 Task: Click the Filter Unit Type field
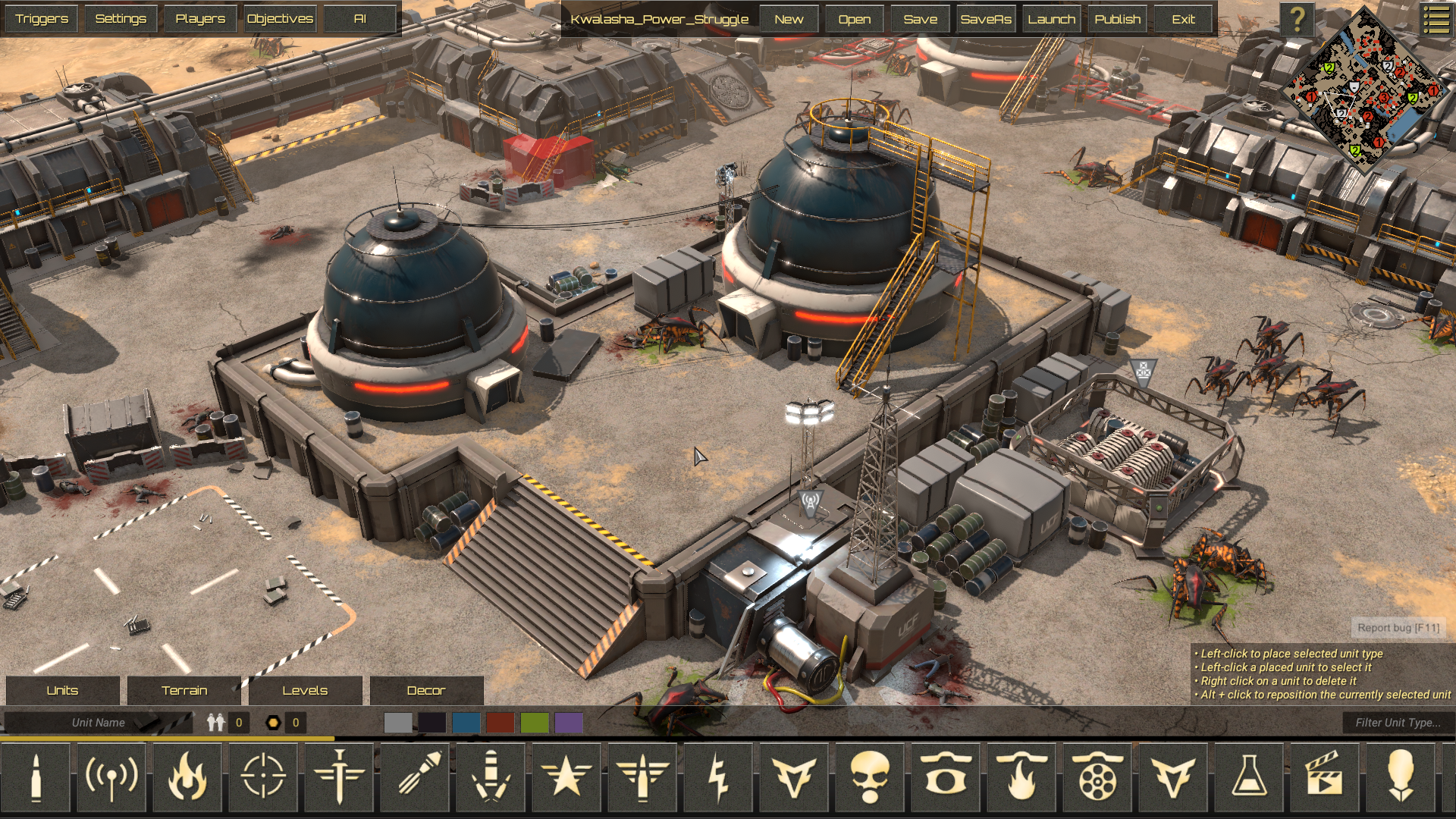point(1397,723)
